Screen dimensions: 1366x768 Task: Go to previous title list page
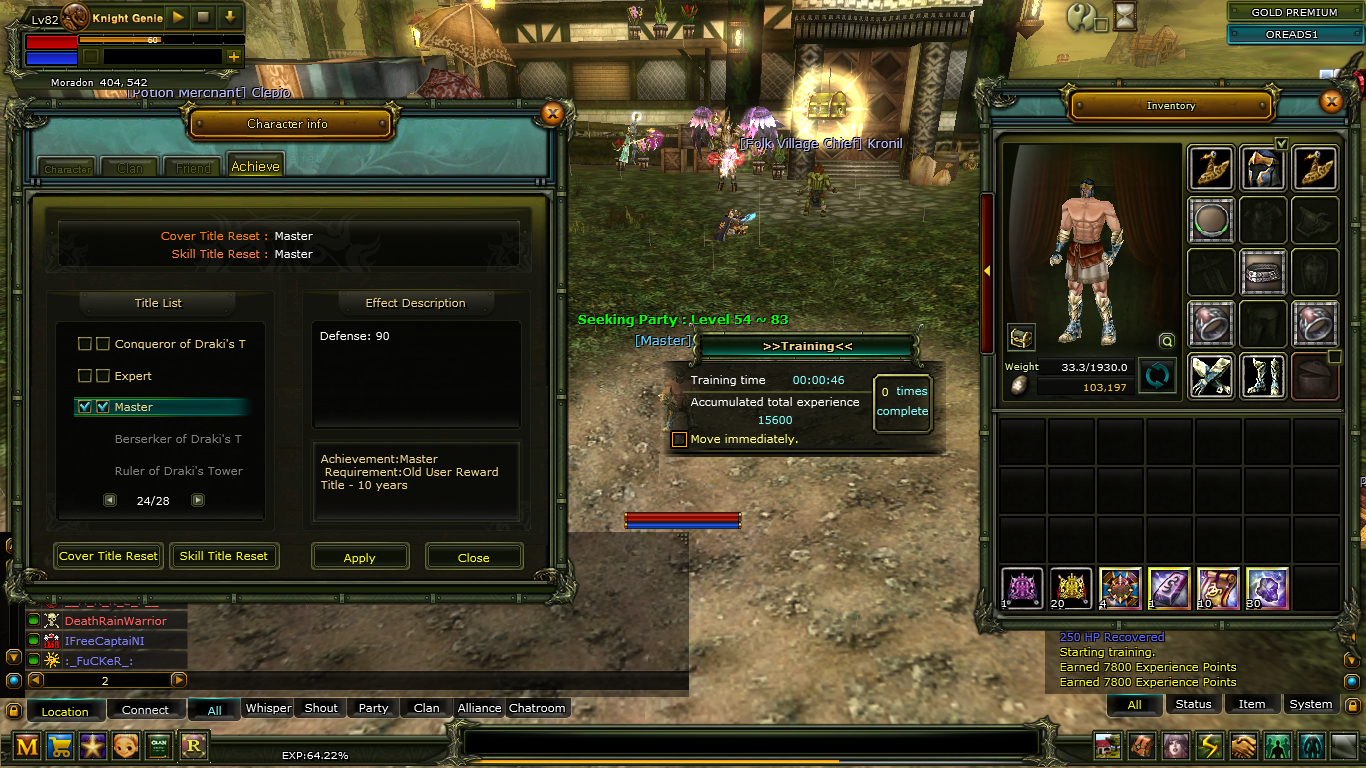[x=110, y=500]
